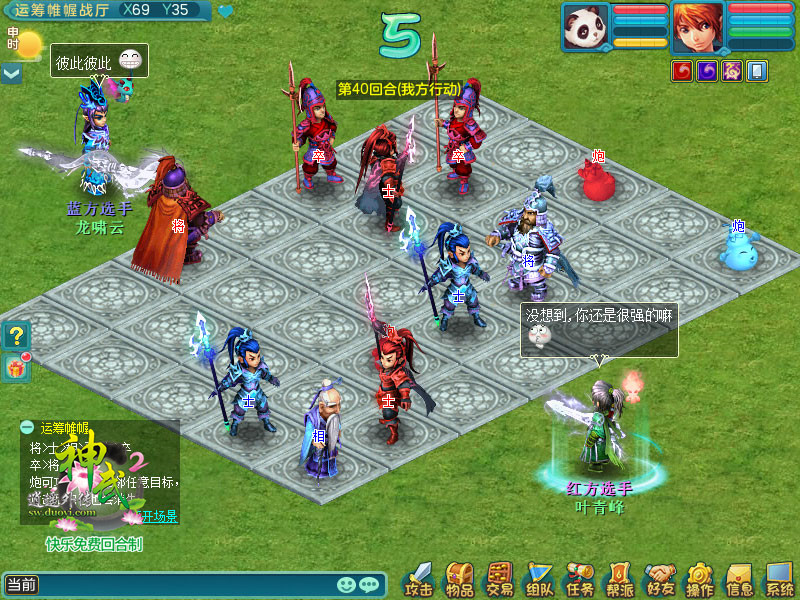Click the panda pet portrait
The width and height of the screenshot is (800, 600).
point(586,26)
